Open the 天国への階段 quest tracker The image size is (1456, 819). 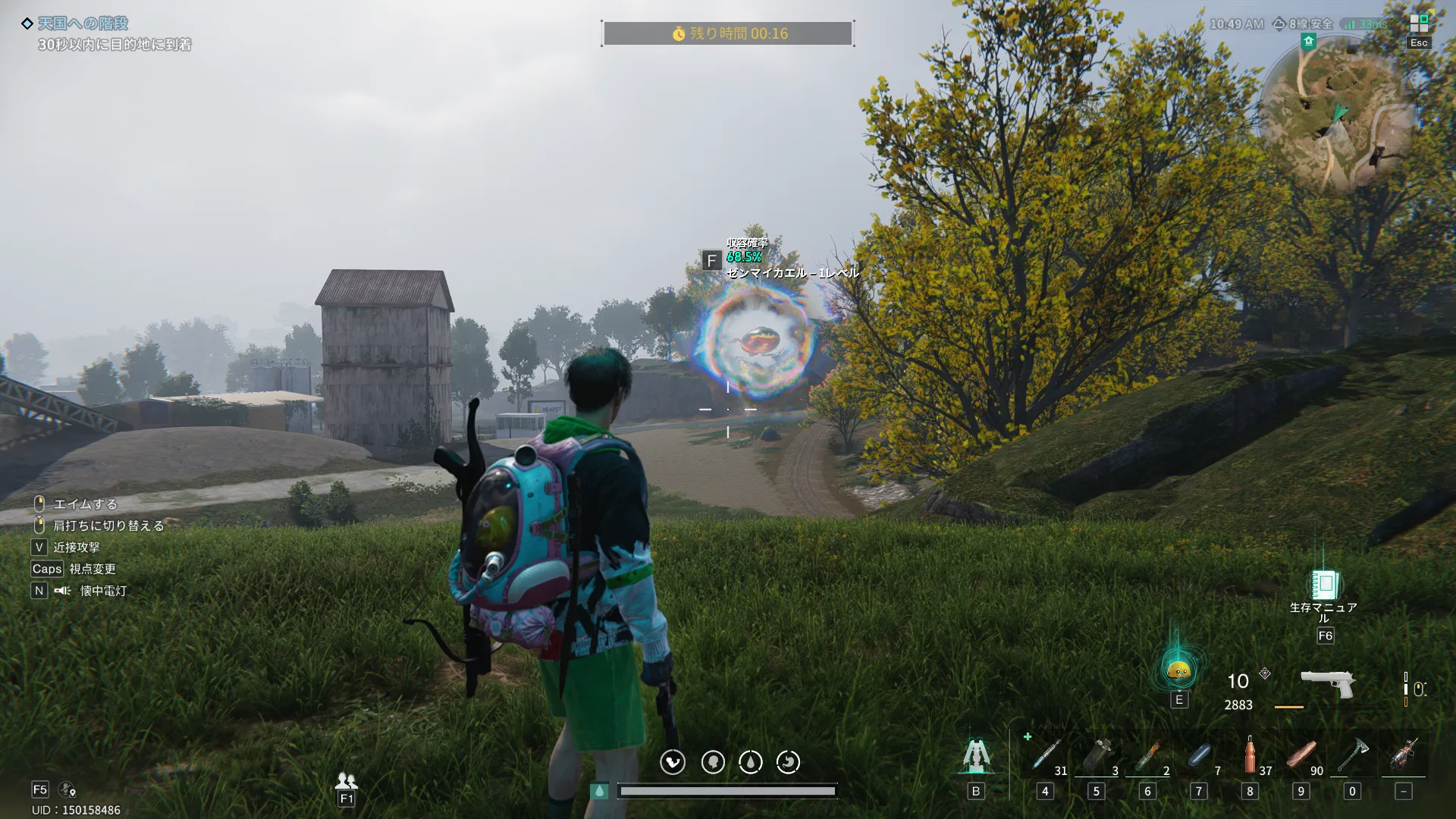(83, 24)
